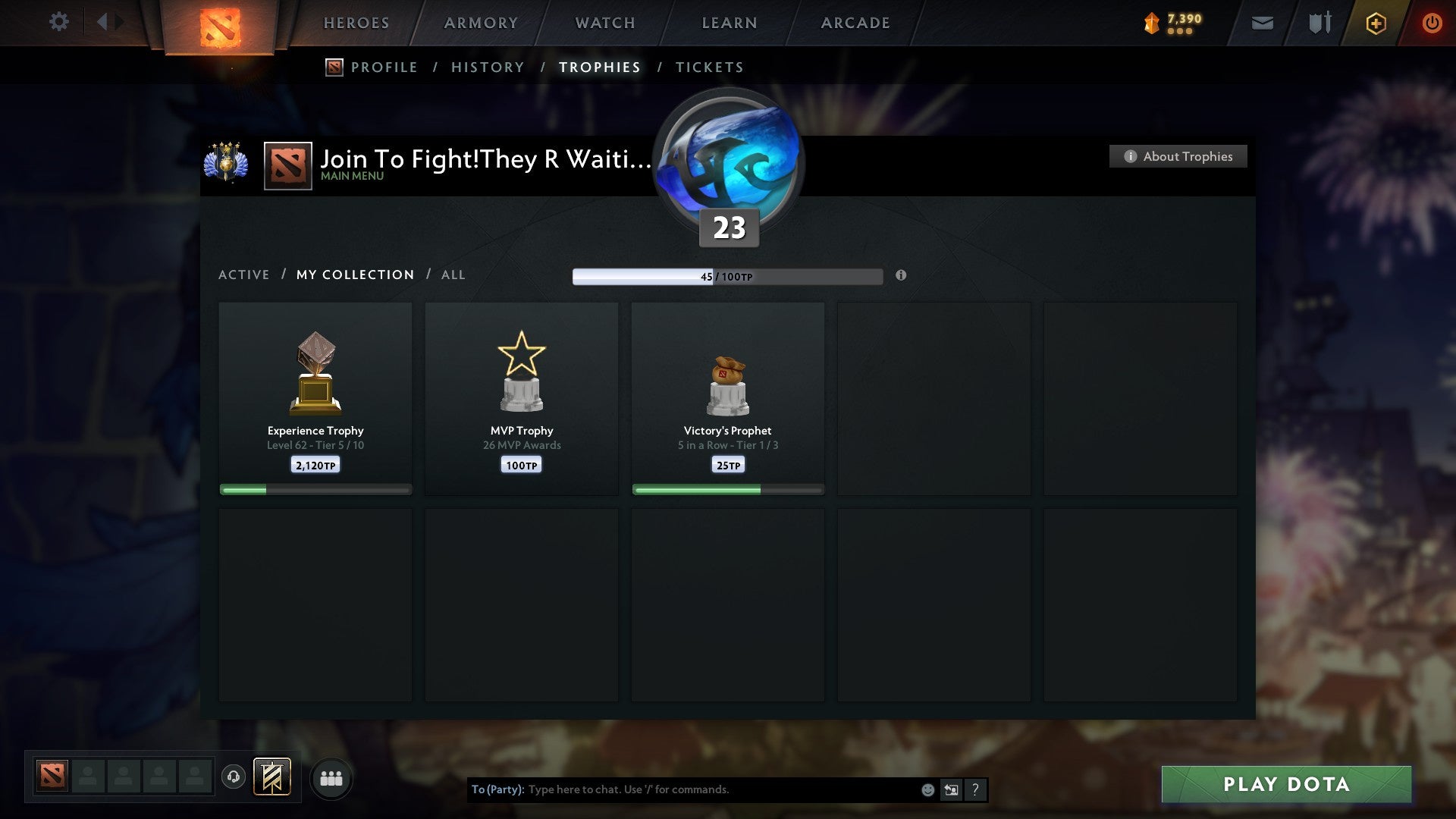Open the trophy progress info tooltip
Viewport: 1456px width, 819px height.
(901, 276)
